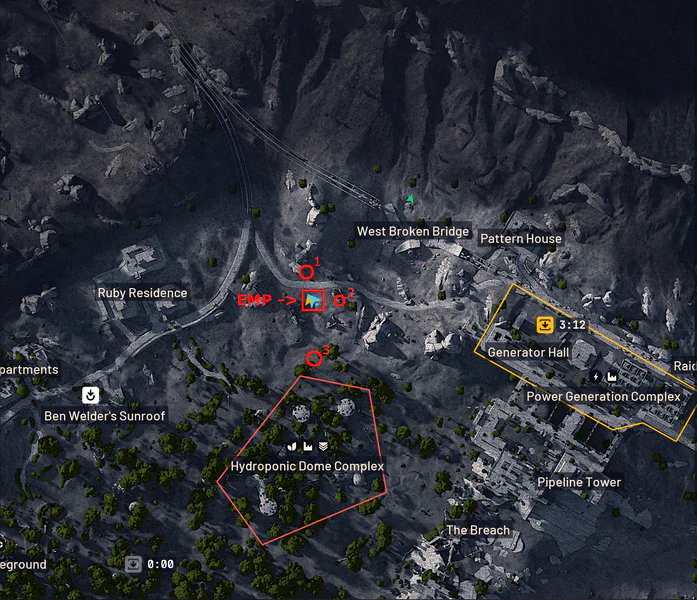Click the Pipeline Tower location label
This screenshot has height=600, width=697.
coord(579,482)
